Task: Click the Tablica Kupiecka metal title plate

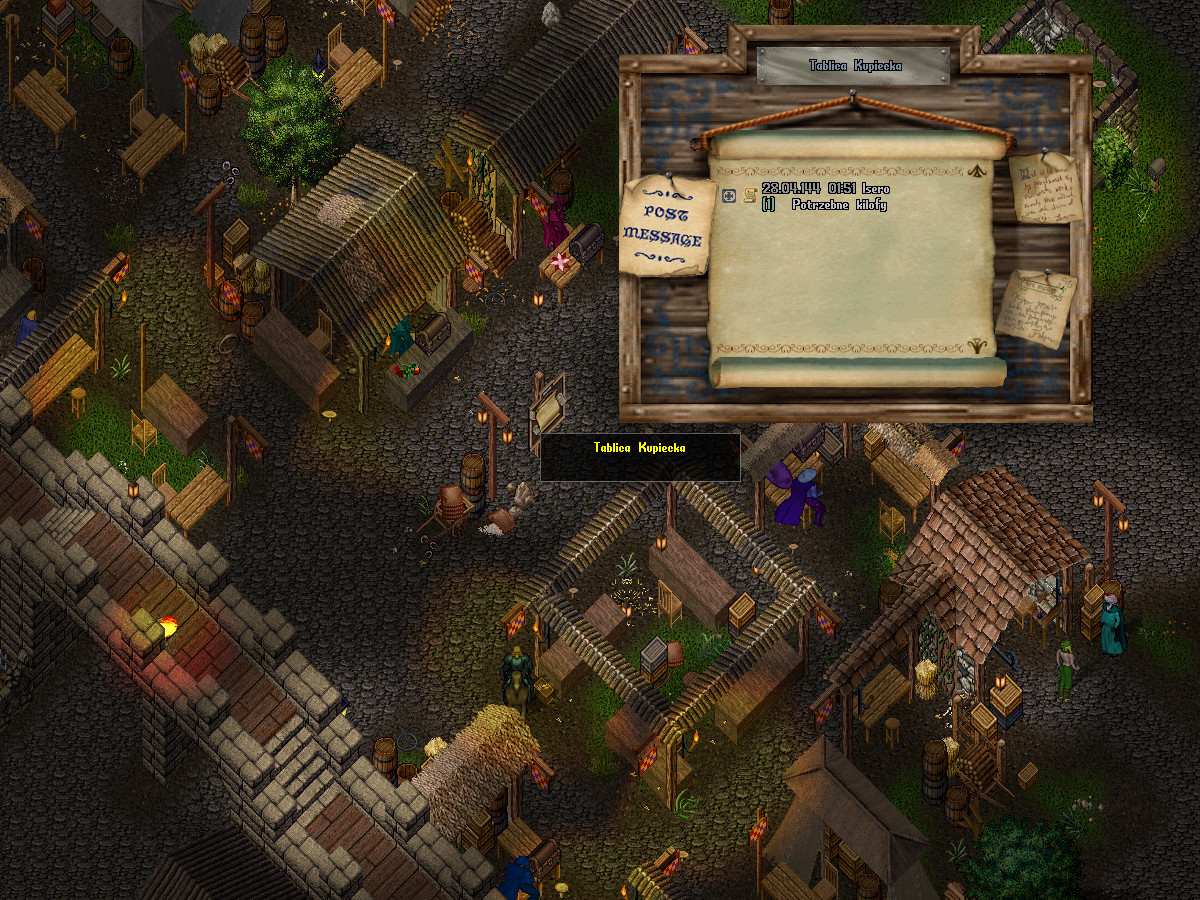Action: pyautogui.click(x=853, y=66)
